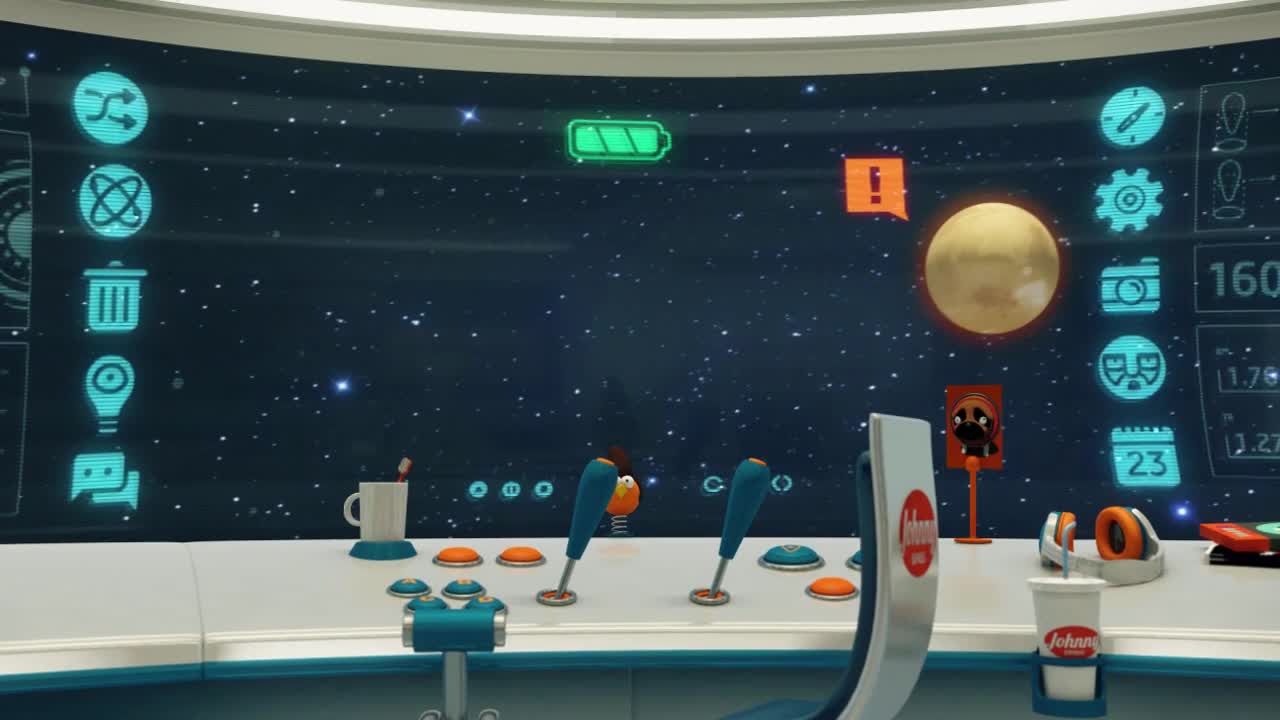Activate the camera snapshot icon
The image size is (1280, 720).
tap(1130, 287)
